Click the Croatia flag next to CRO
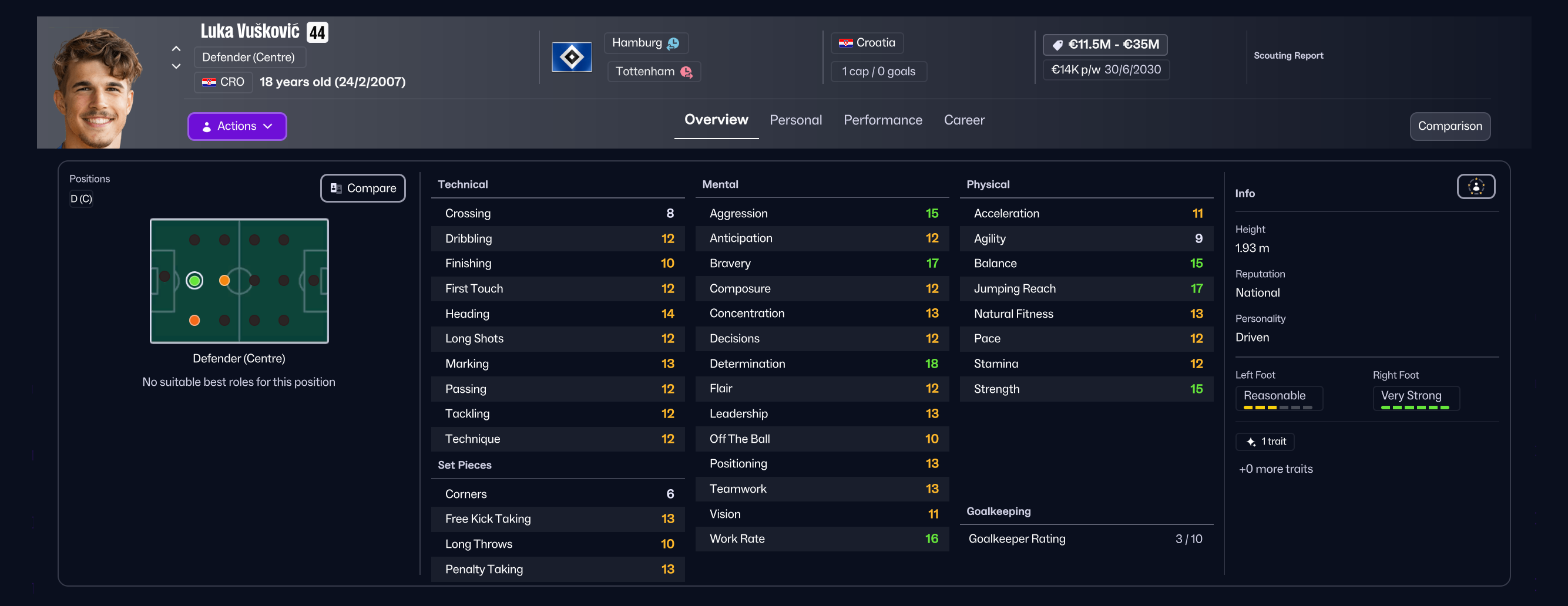This screenshot has width=1568, height=606. tap(210, 82)
